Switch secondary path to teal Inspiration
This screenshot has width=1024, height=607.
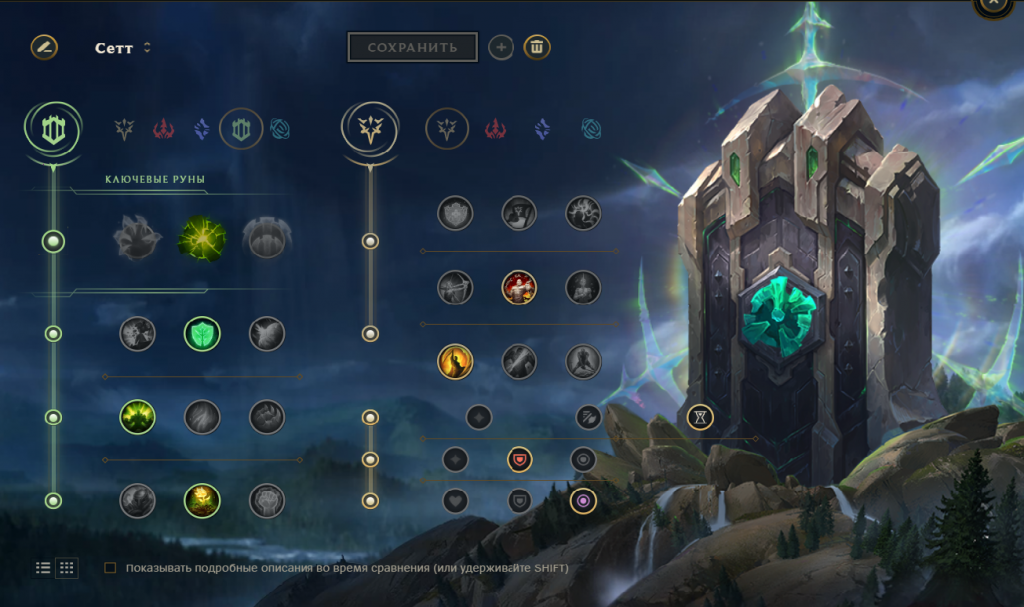591,129
